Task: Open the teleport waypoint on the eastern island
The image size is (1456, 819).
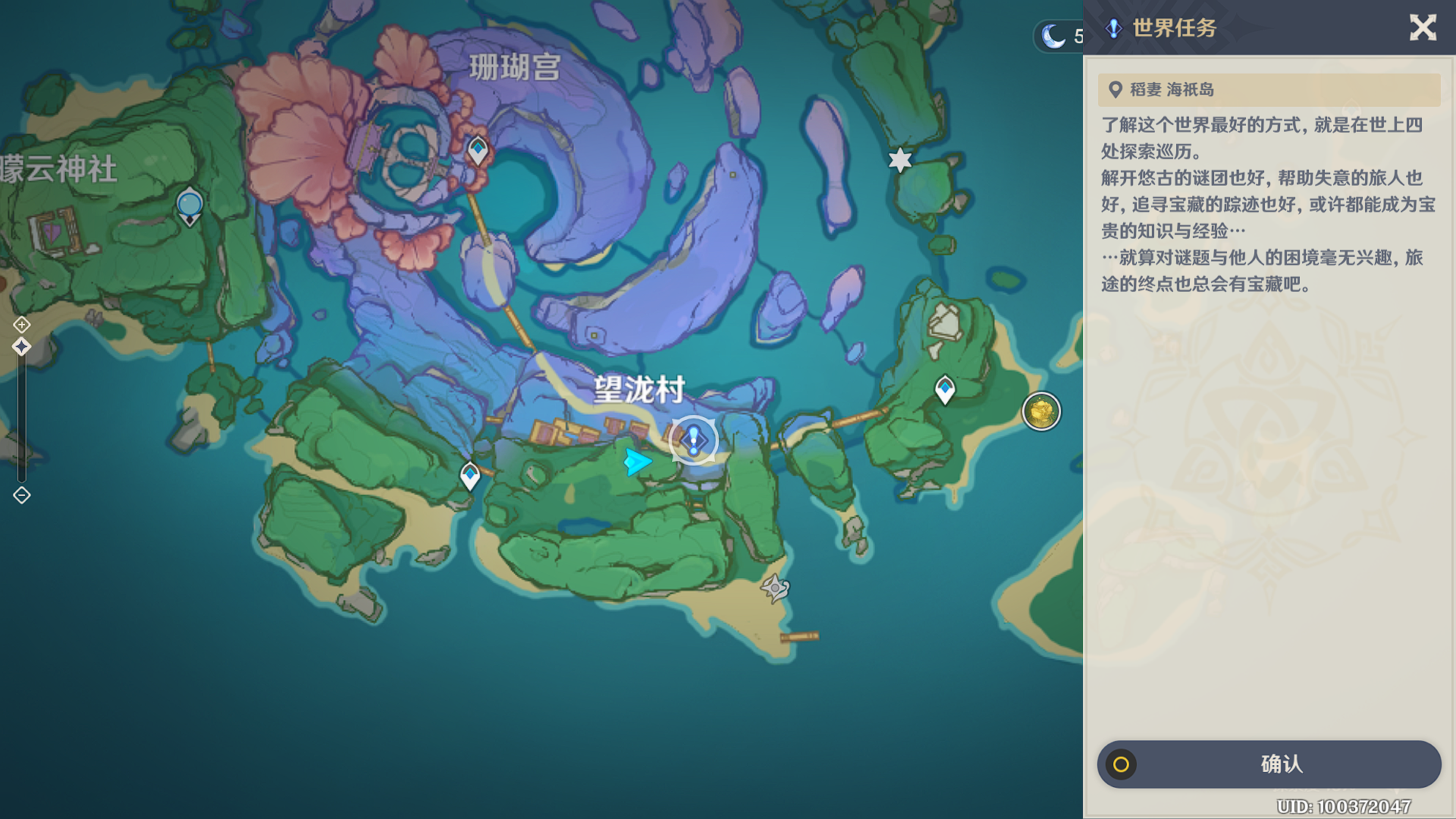Action: (x=945, y=387)
